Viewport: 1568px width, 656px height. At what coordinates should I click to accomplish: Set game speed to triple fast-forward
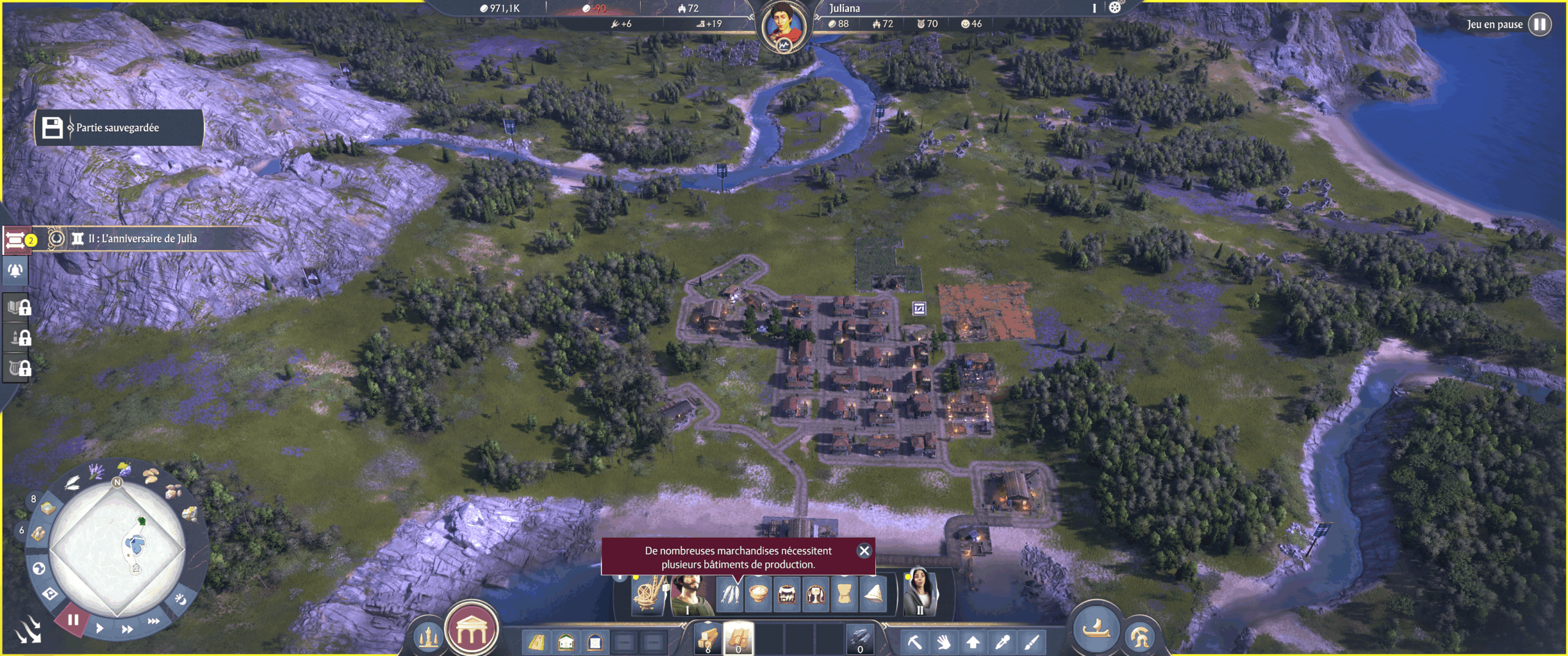pyautogui.click(x=153, y=621)
